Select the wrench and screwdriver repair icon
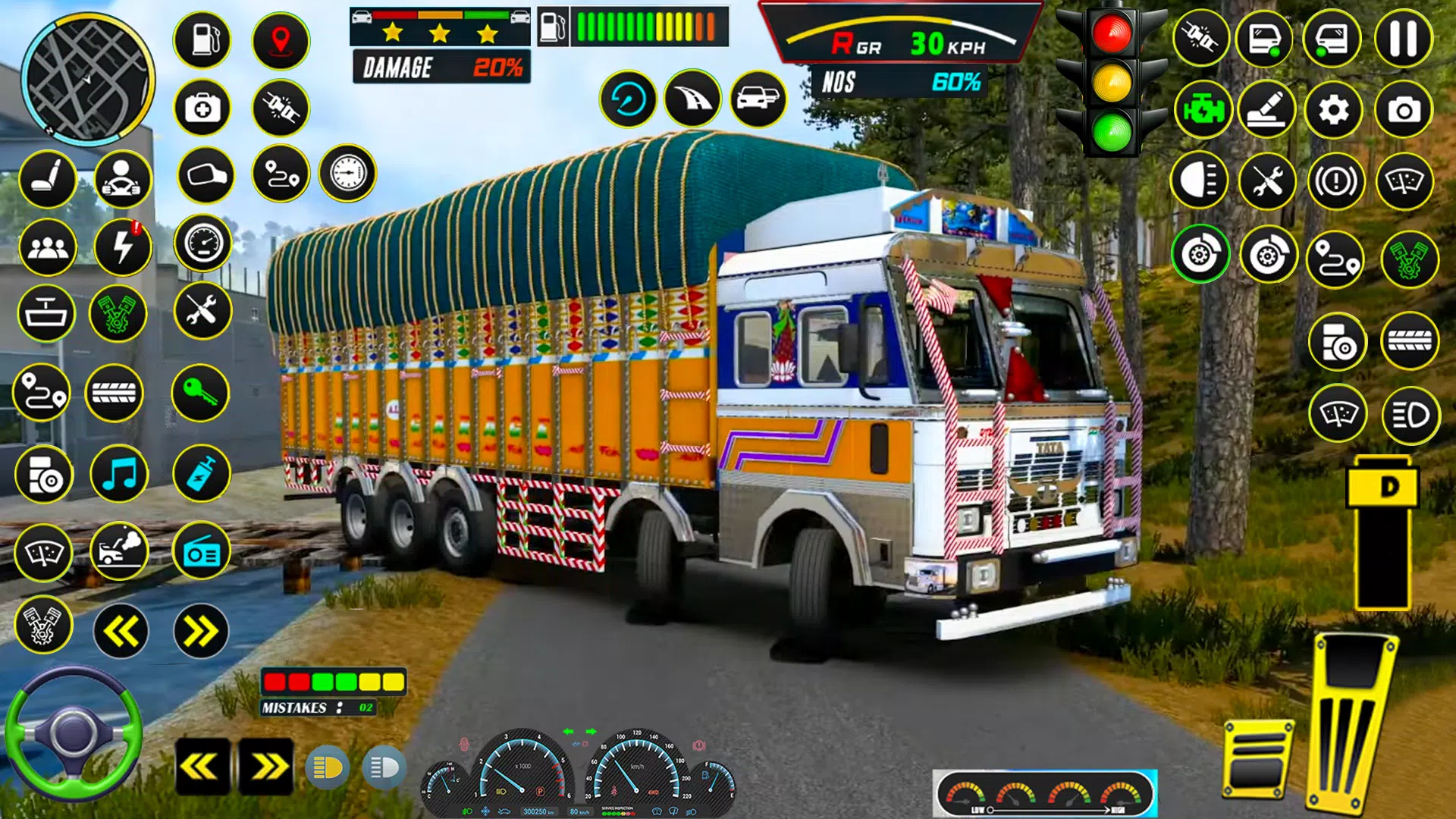 [202, 309]
